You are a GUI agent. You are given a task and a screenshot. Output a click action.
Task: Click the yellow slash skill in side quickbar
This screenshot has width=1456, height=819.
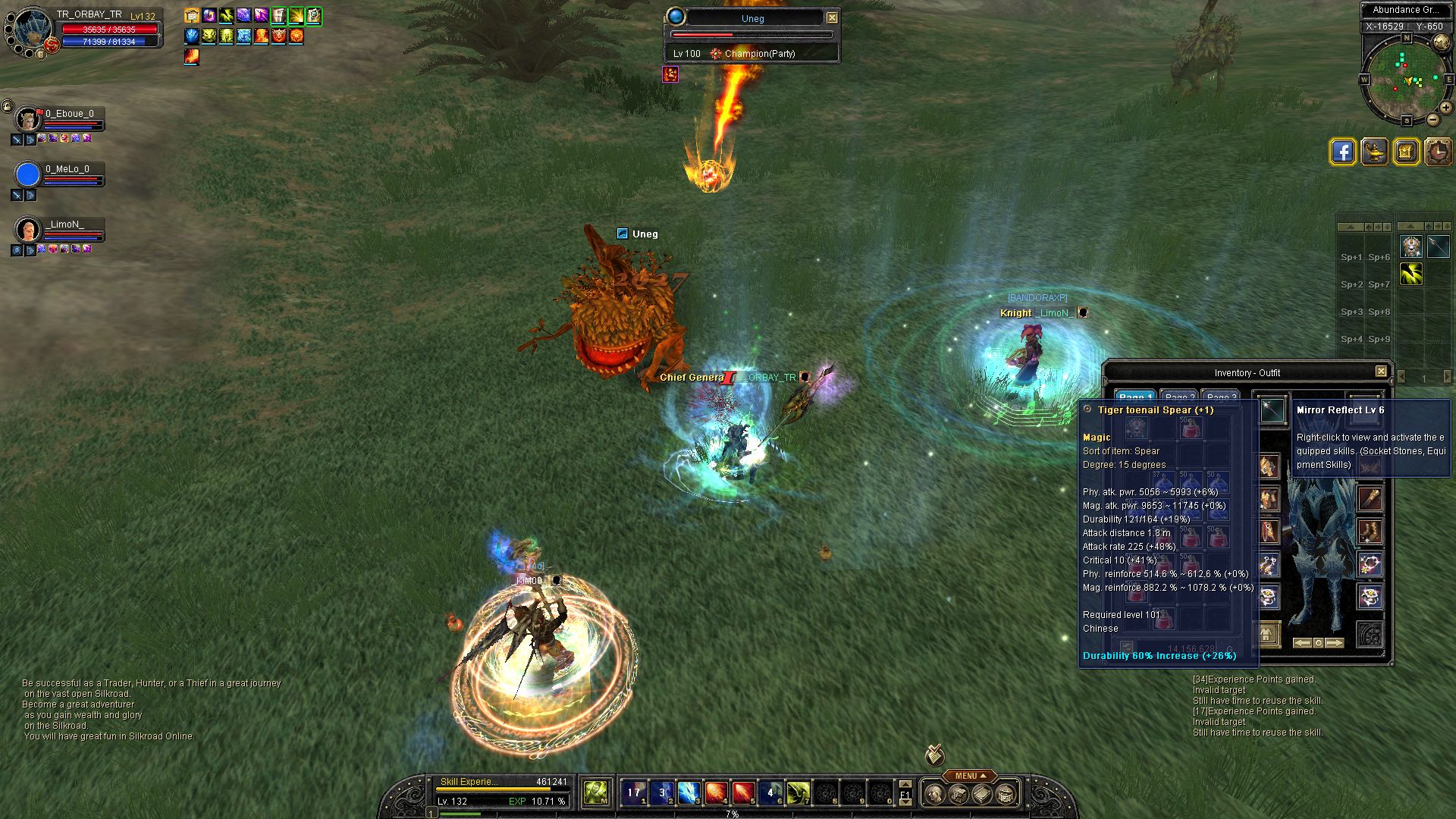[x=1411, y=274]
